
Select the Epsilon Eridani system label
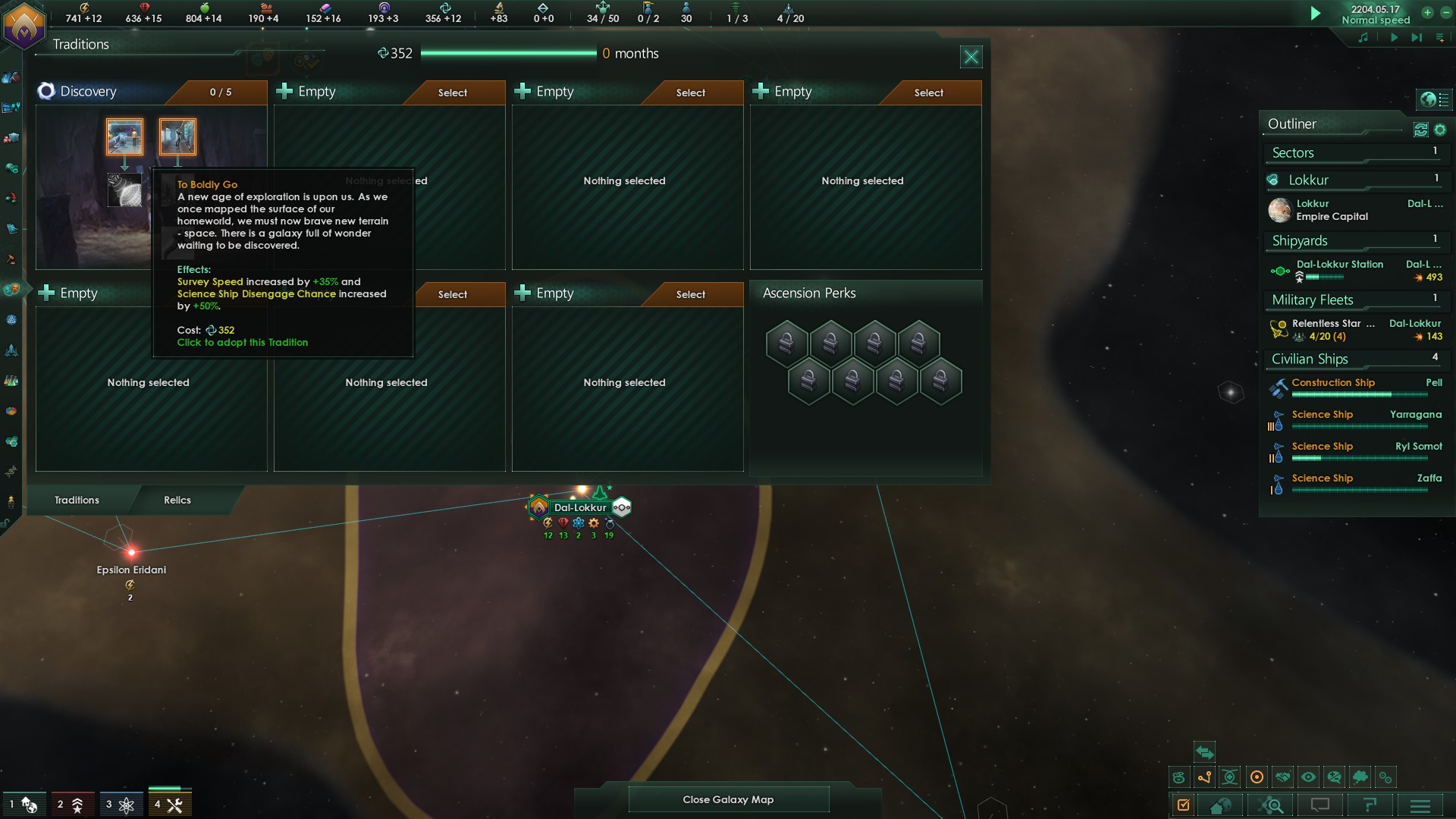click(x=131, y=570)
